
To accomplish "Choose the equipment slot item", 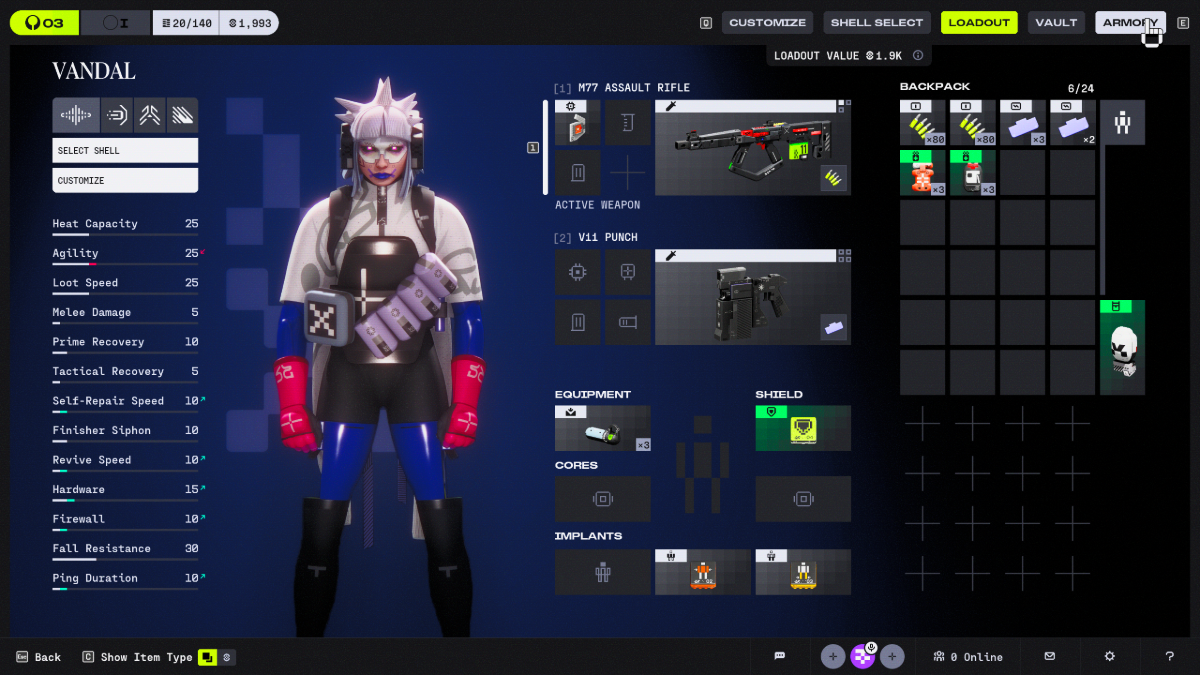I will (x=602, y=428).
